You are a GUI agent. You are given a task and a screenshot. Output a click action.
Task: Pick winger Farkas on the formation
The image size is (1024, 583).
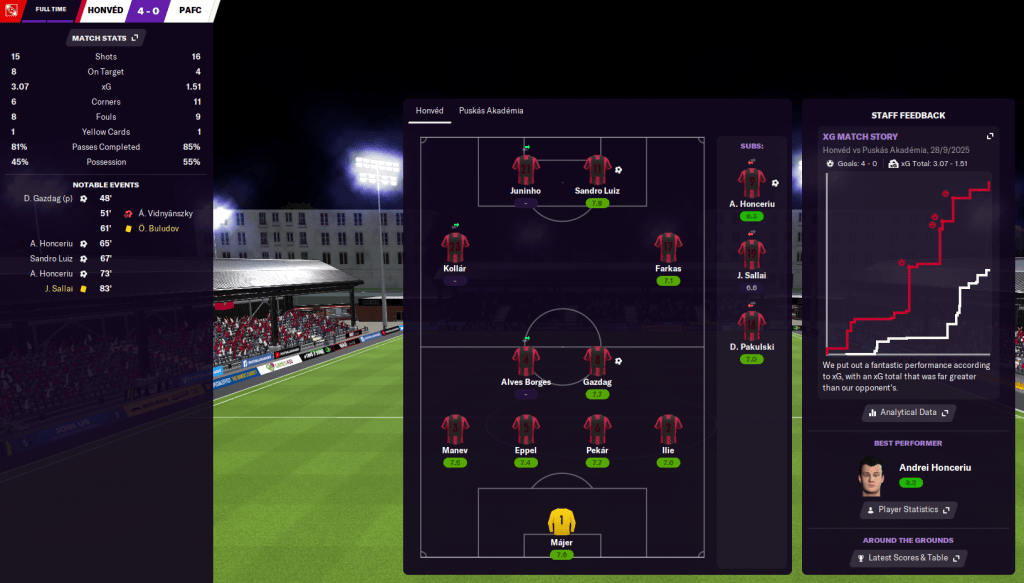(668, 248)
